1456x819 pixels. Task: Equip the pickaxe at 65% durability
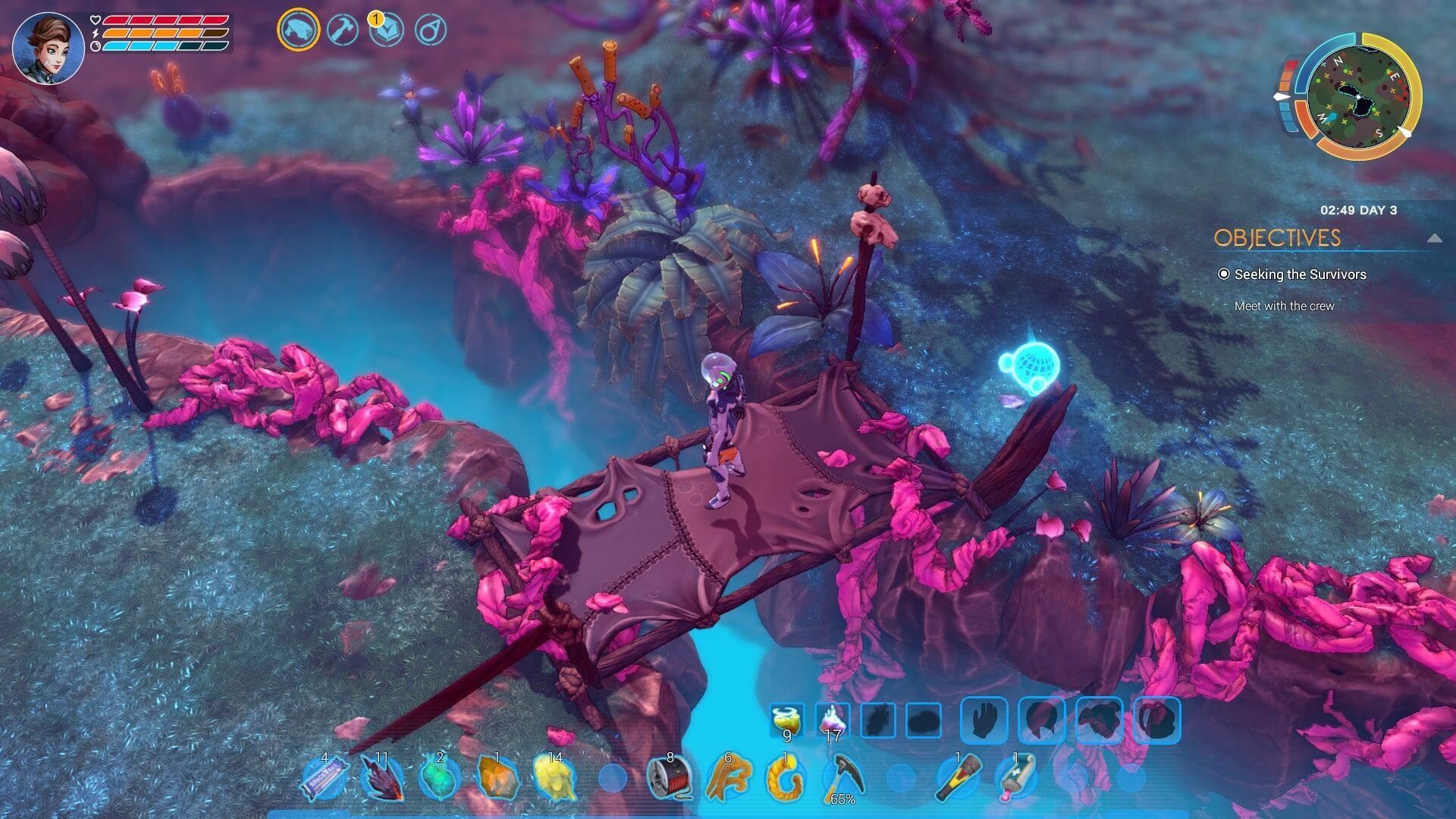pyautogui.click(x=842, y=778)
